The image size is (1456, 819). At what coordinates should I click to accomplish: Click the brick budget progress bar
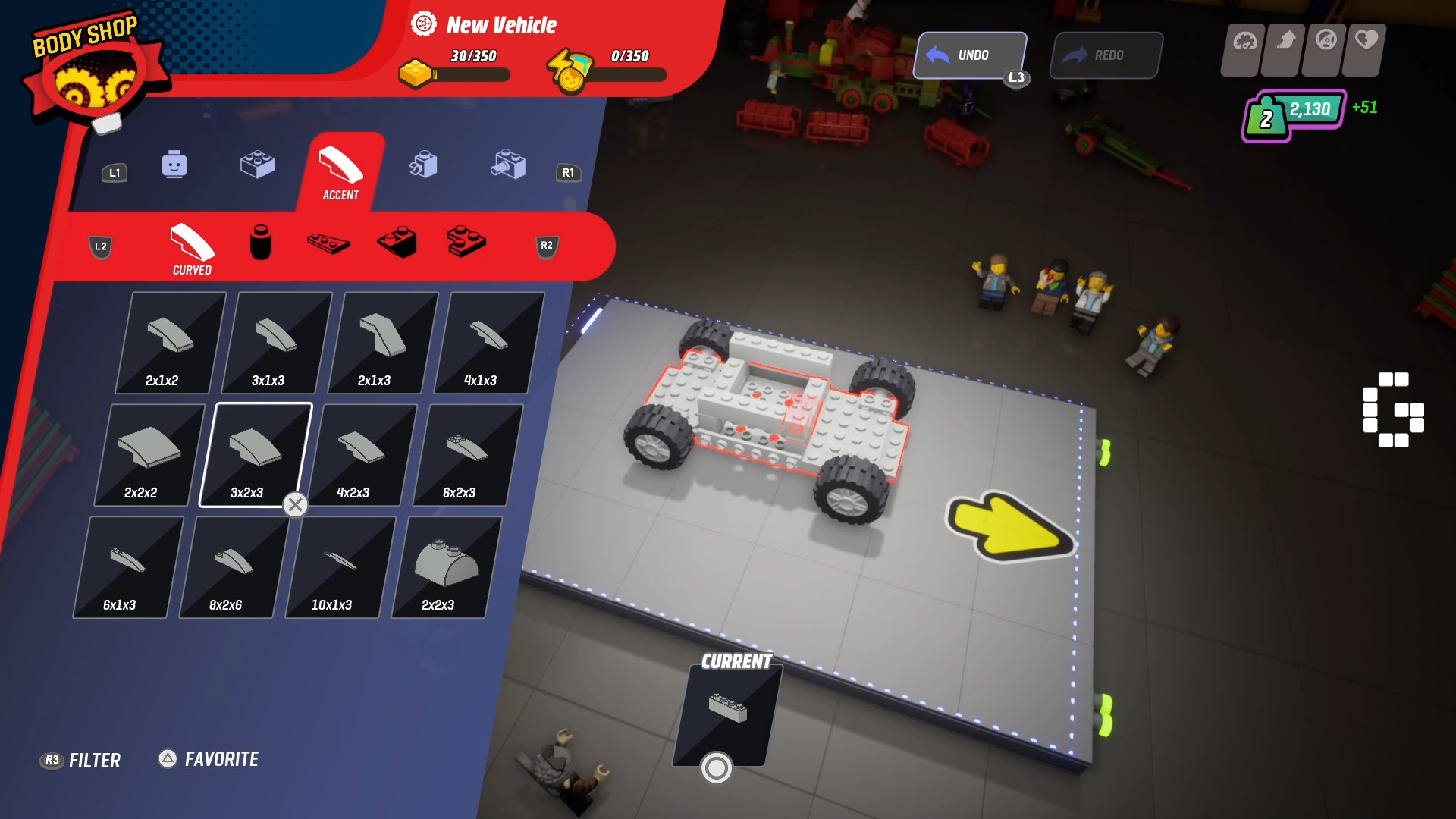(x=470, y=74)
